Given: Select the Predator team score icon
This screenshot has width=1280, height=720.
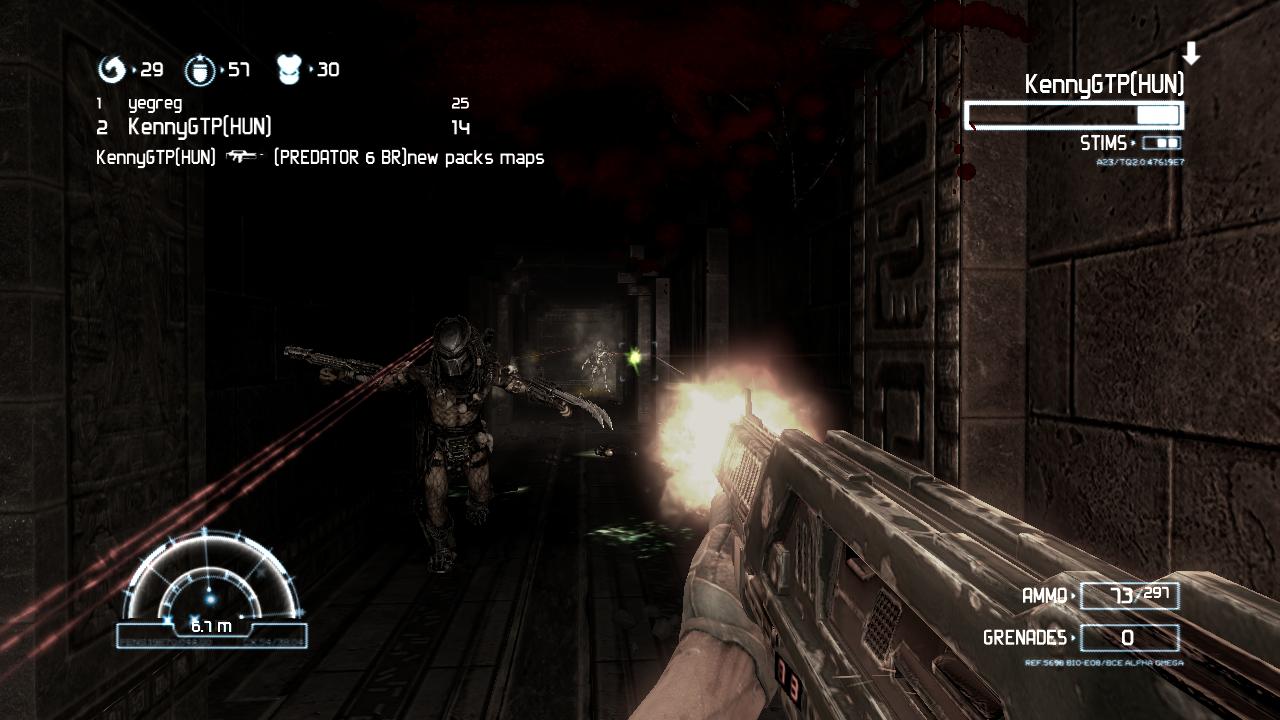Looking at the screenshot, I should coord(288,70).
